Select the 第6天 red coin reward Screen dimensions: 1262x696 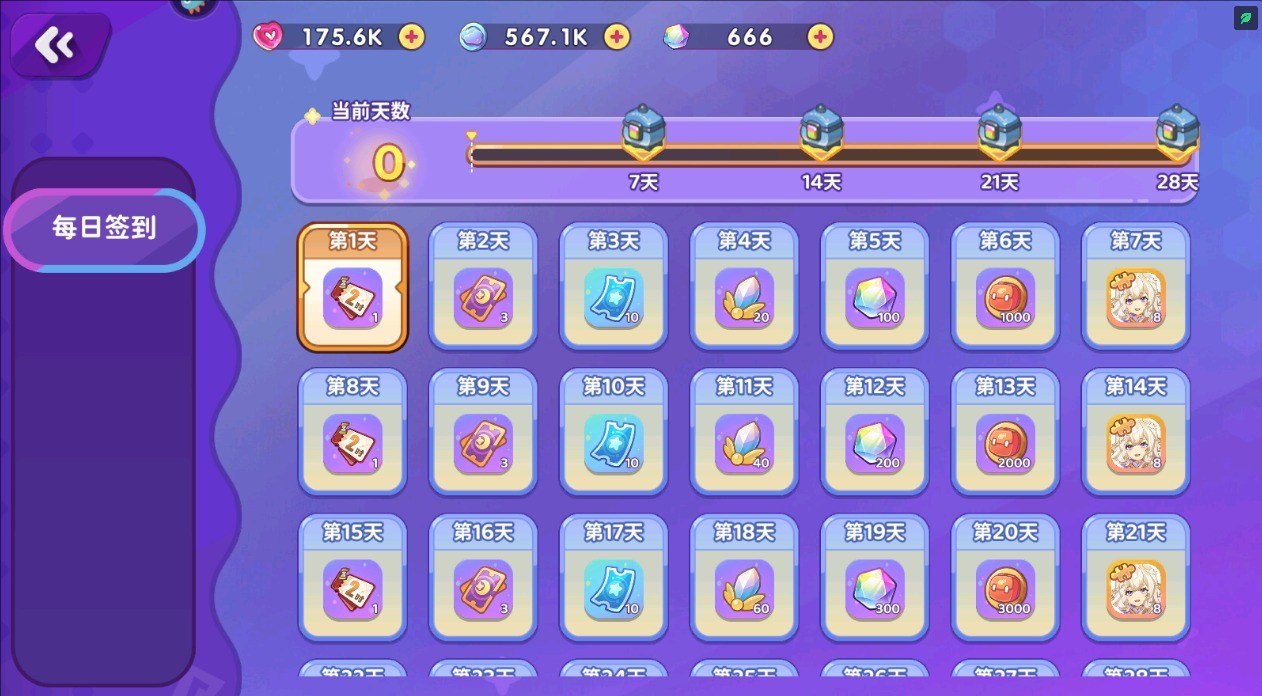pos(1005,288)
